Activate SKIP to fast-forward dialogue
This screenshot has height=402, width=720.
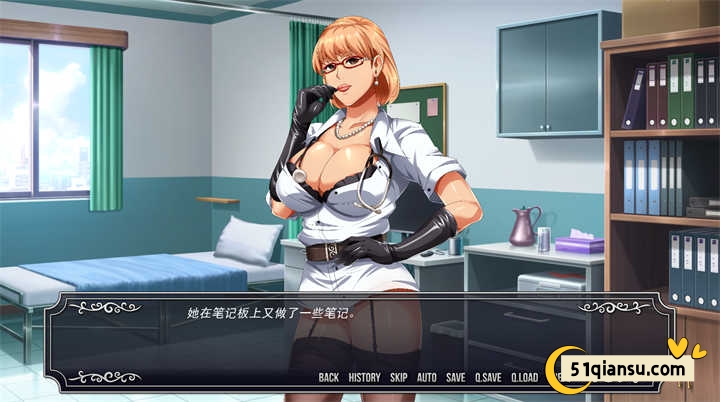(399, 378)
